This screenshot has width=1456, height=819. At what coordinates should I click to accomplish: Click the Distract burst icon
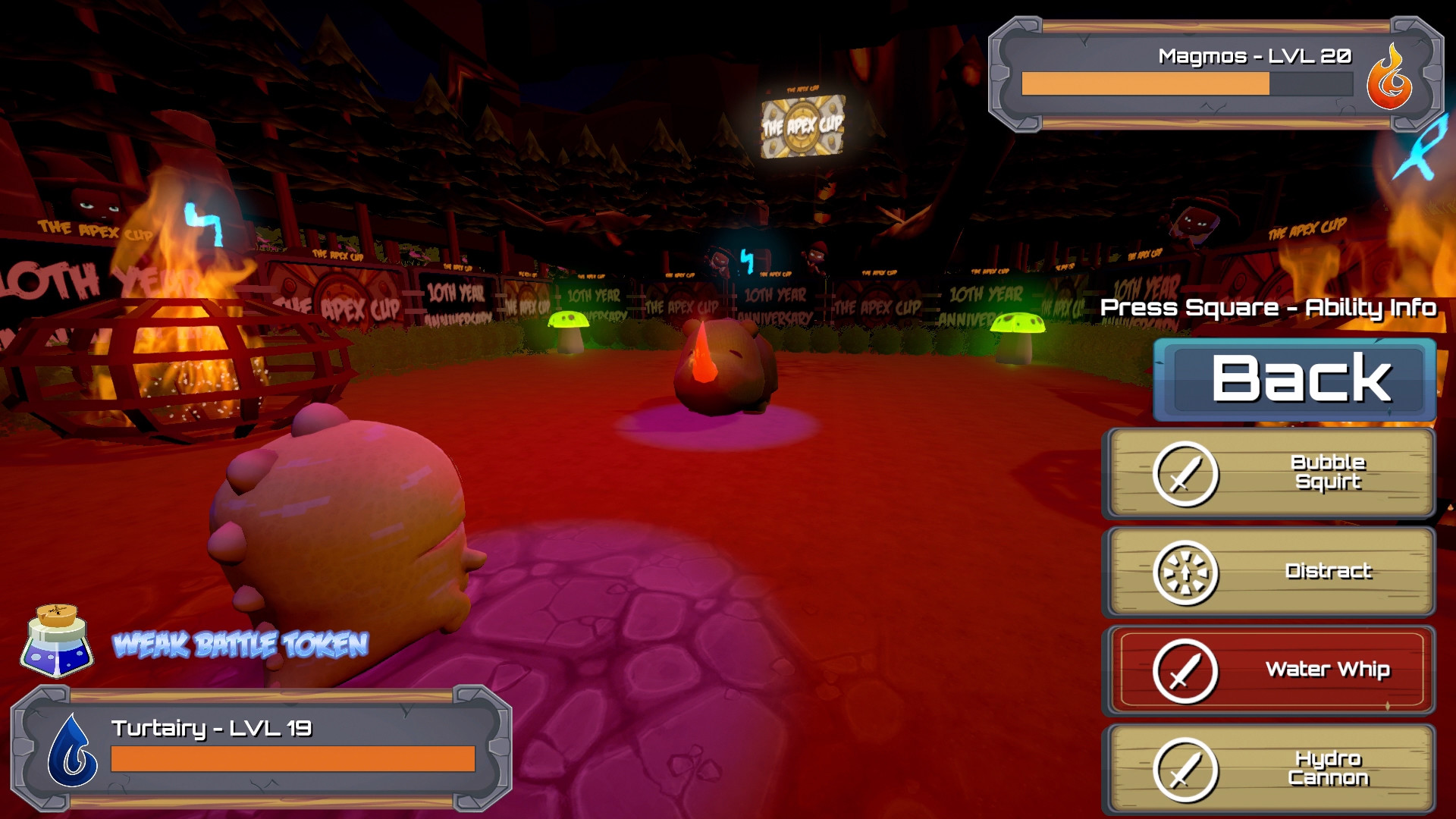(1185, 571)
